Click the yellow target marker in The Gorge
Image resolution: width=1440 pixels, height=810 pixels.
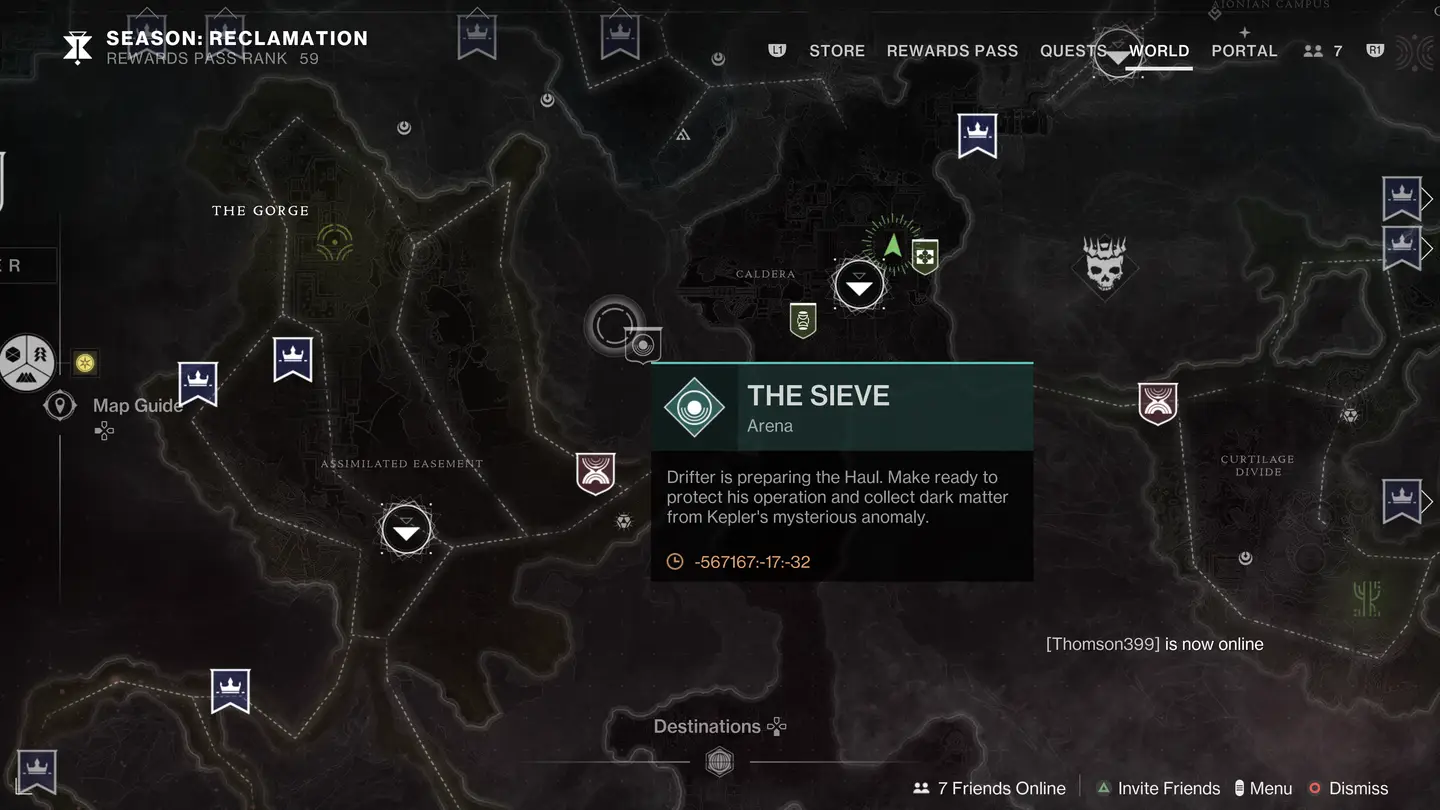pos(333,239)
